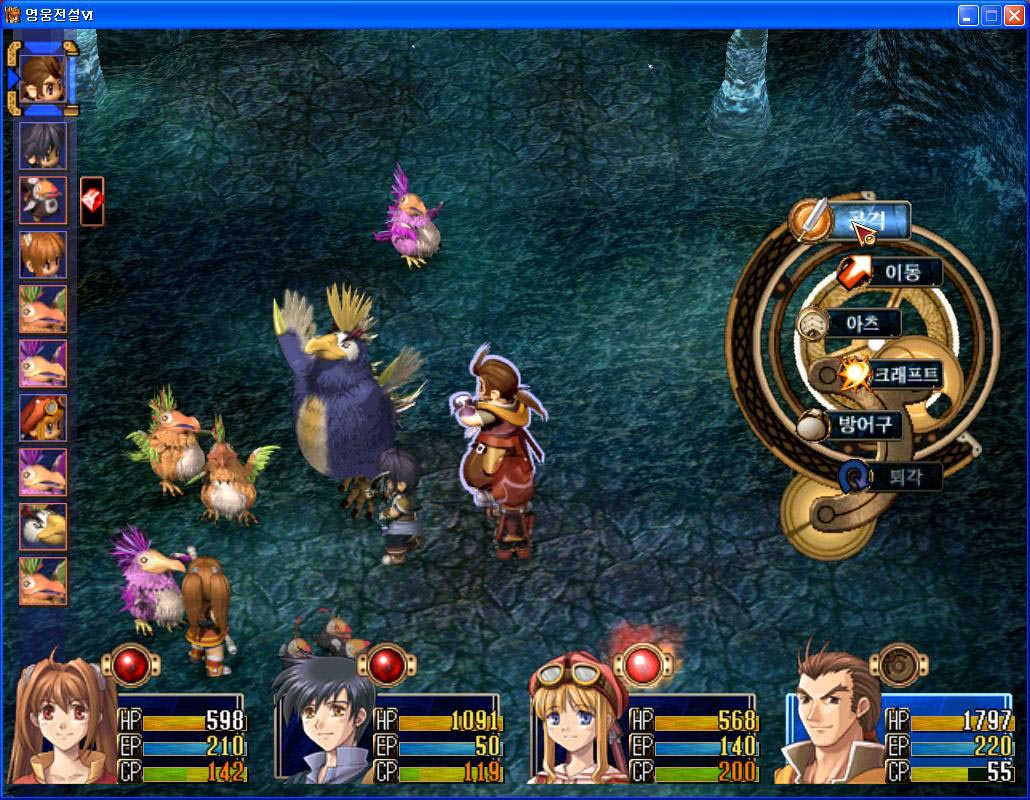The height and width of the screenshot is (800, 1030).
Task: Minimize the game window
Action: point(967,15)
